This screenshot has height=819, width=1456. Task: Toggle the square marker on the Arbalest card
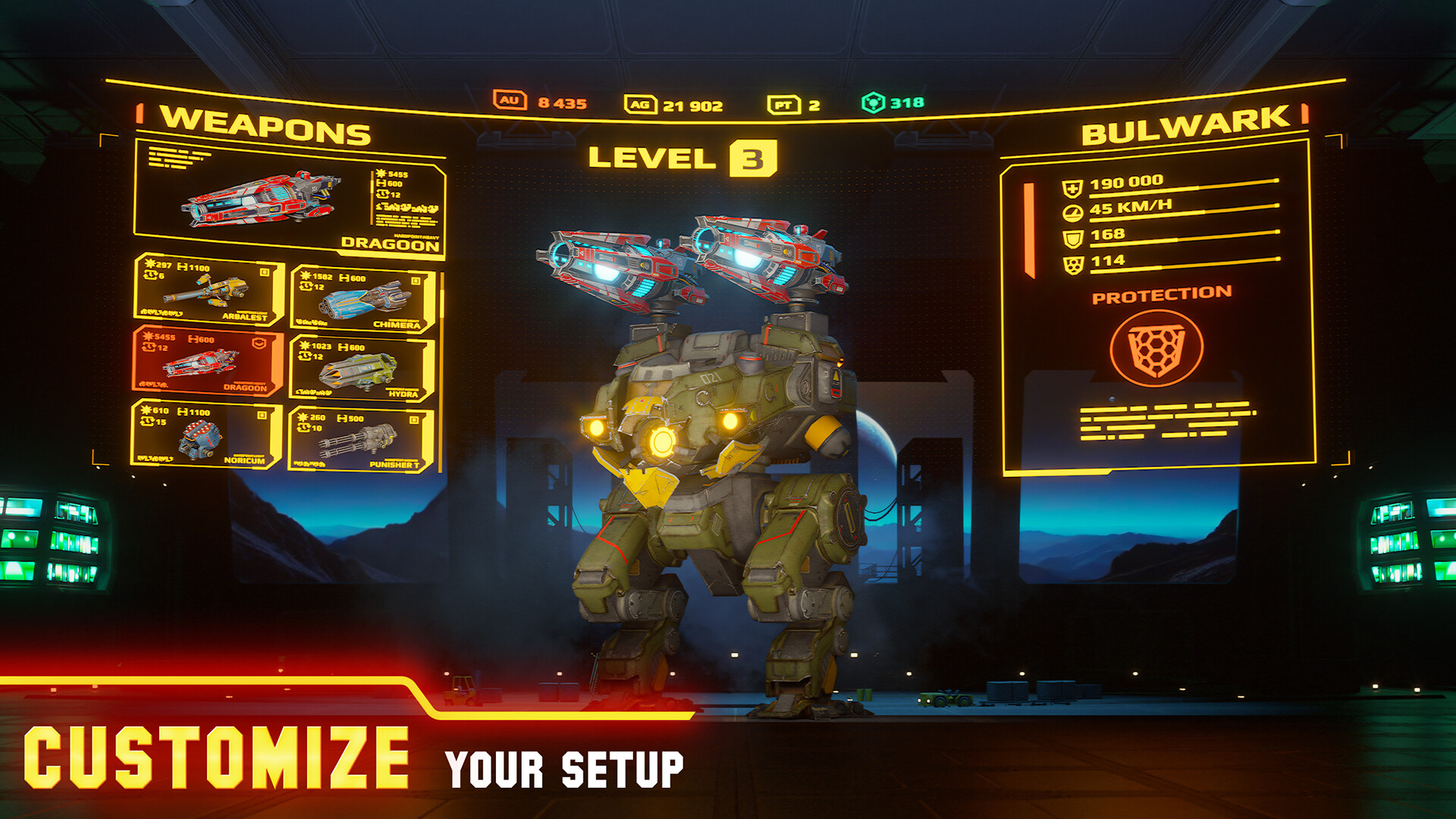click(265, 271)
